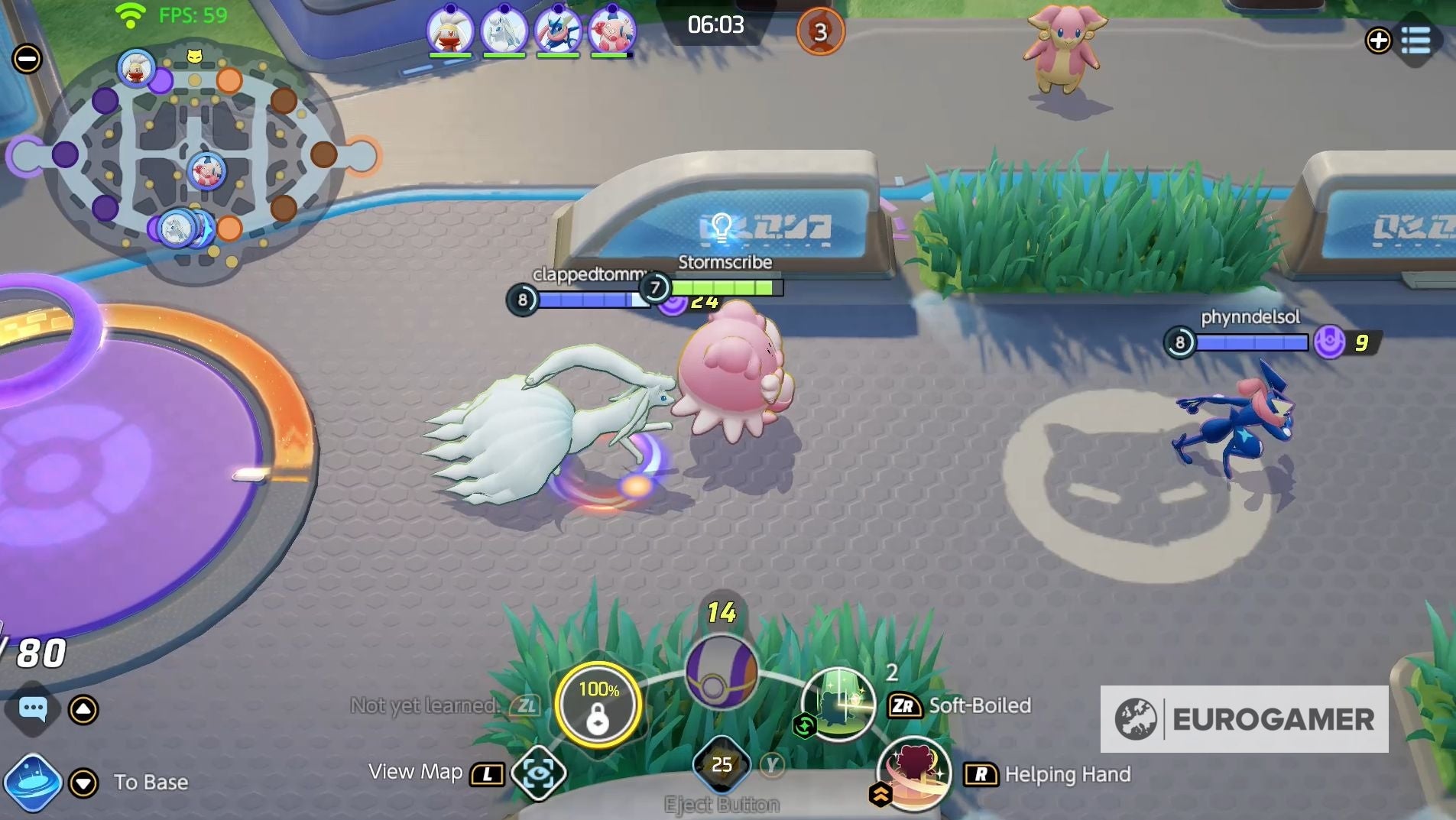1456x820 pixels.
Task: Select the Alolan Ninetales teammate portrait
Action: click(x=504, y=31)
